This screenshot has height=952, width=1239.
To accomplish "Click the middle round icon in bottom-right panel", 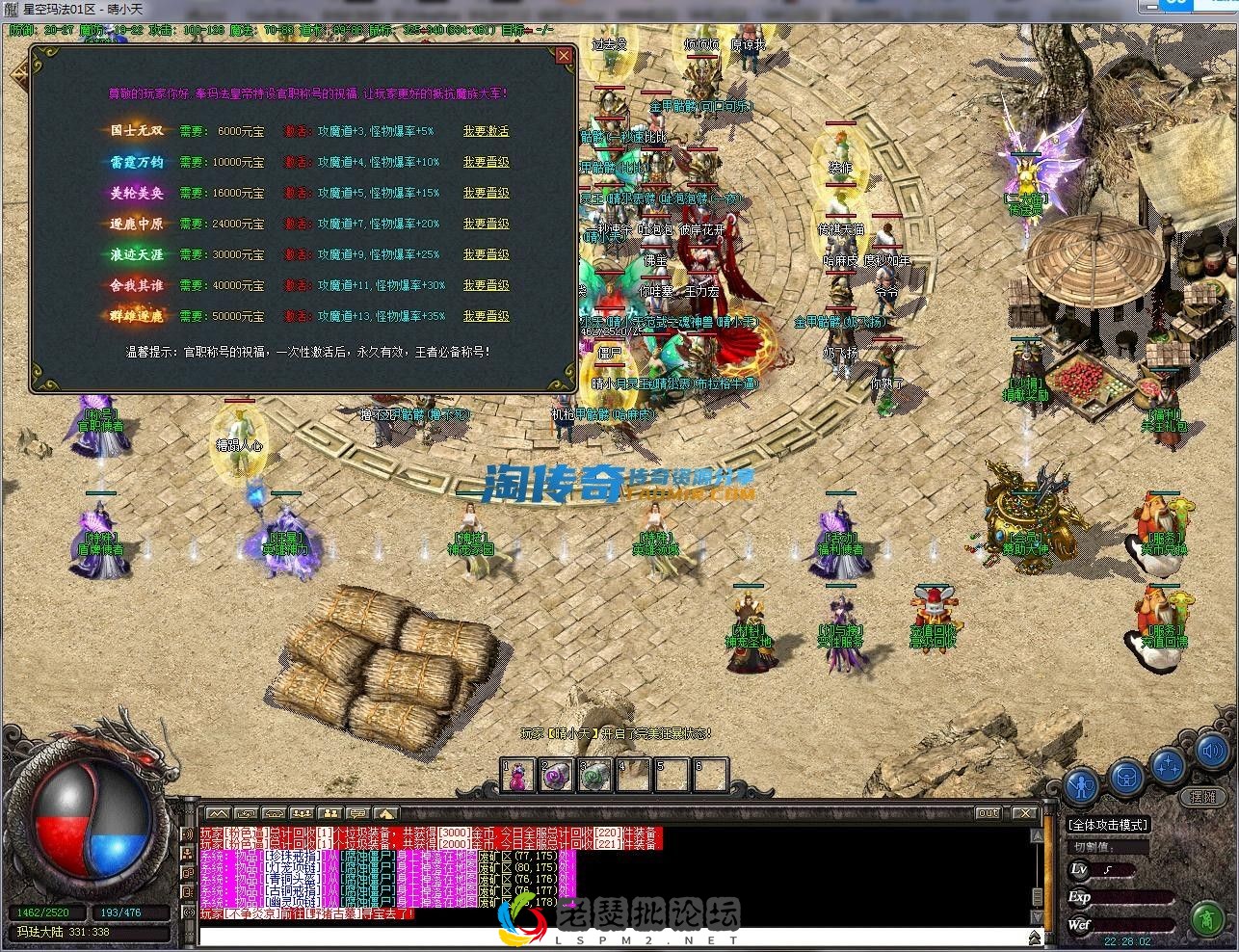I will pyautogui.click(x=1126, y=777).
